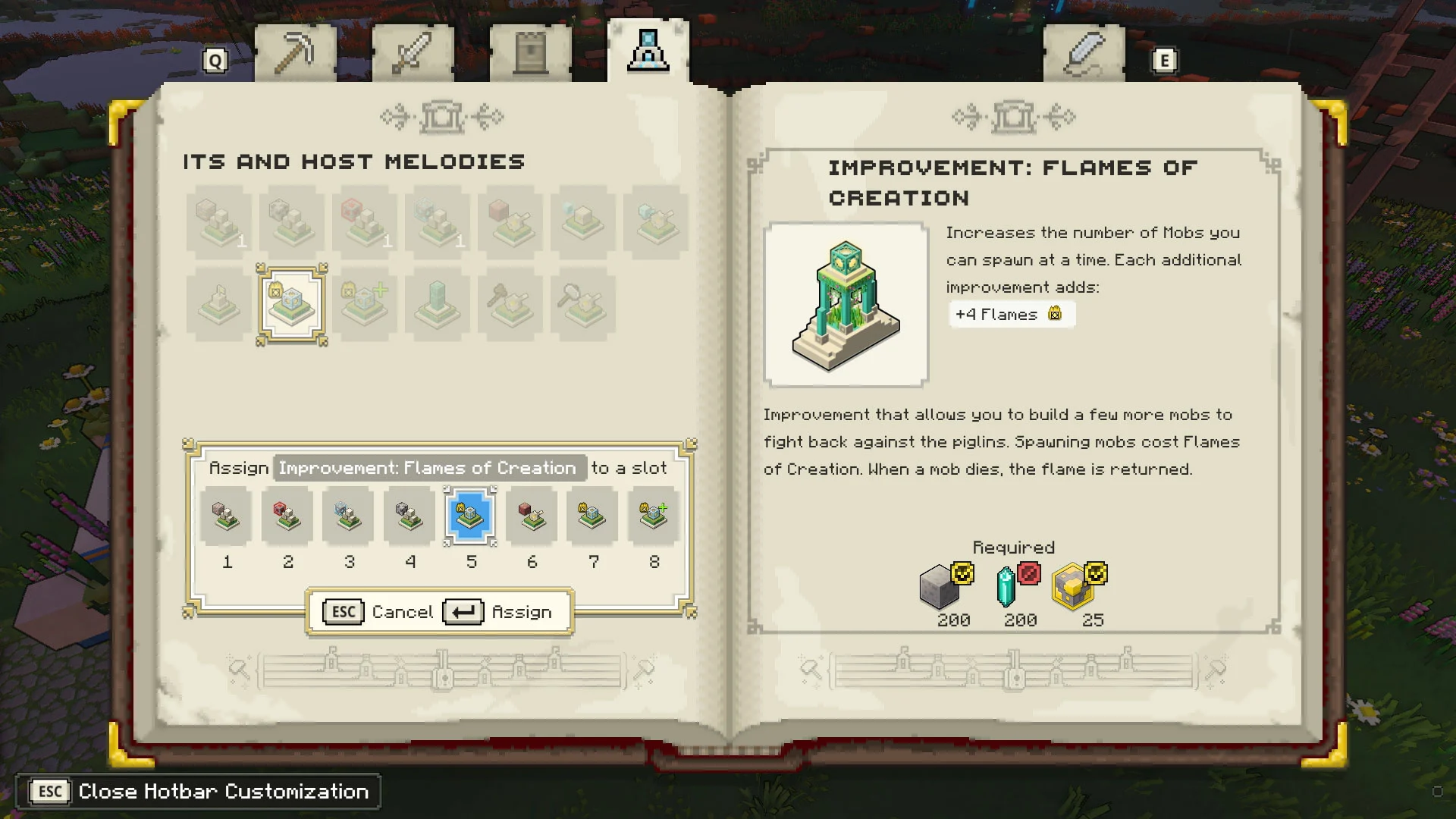Assign to hotbar slot 8
The height and width of the screenshot is (819, 1456).
[654, 517]
